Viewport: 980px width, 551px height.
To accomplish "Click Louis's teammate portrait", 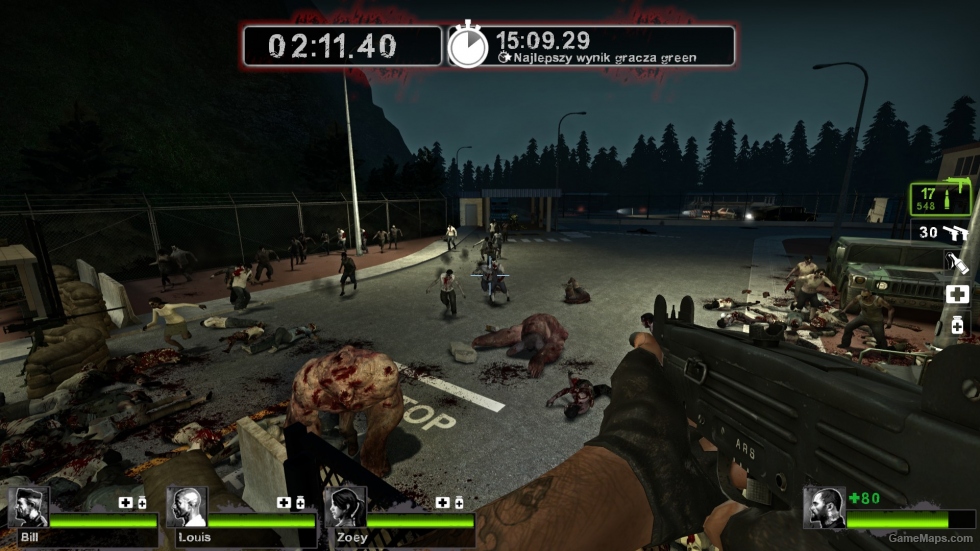I will click(x=186, y=508).
